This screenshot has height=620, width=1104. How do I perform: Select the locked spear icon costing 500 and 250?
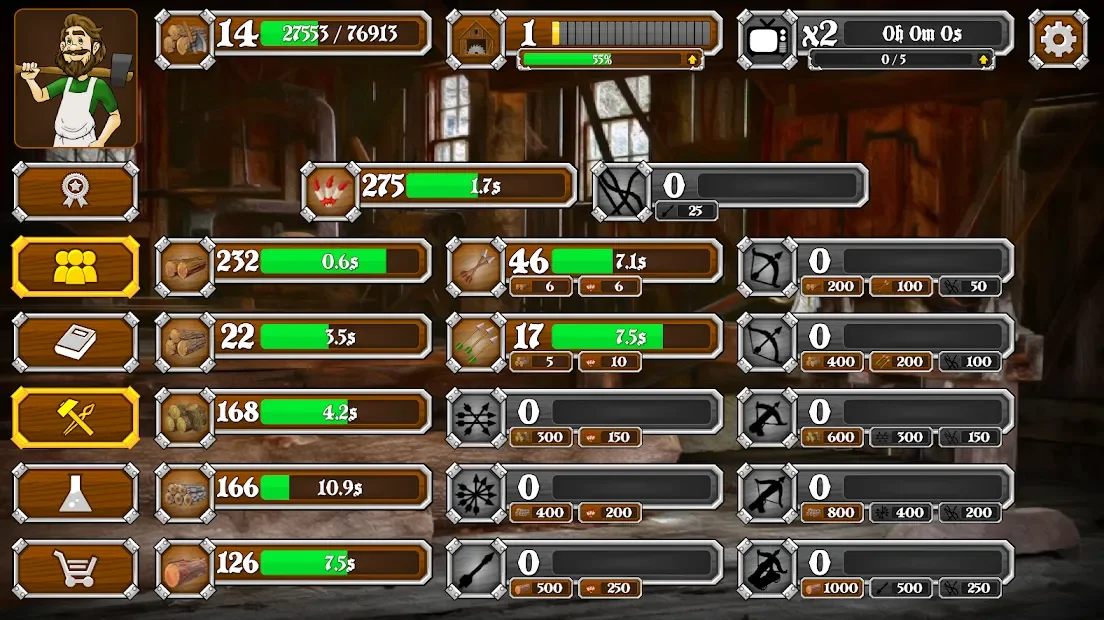tap(475, 568)
